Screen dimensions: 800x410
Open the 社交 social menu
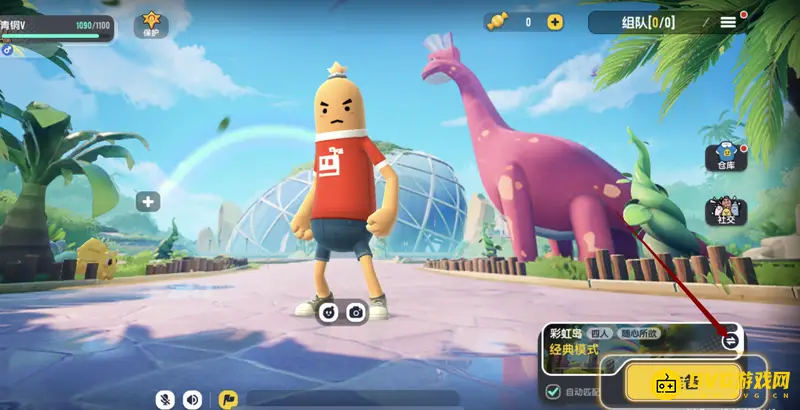pos(726,210)
